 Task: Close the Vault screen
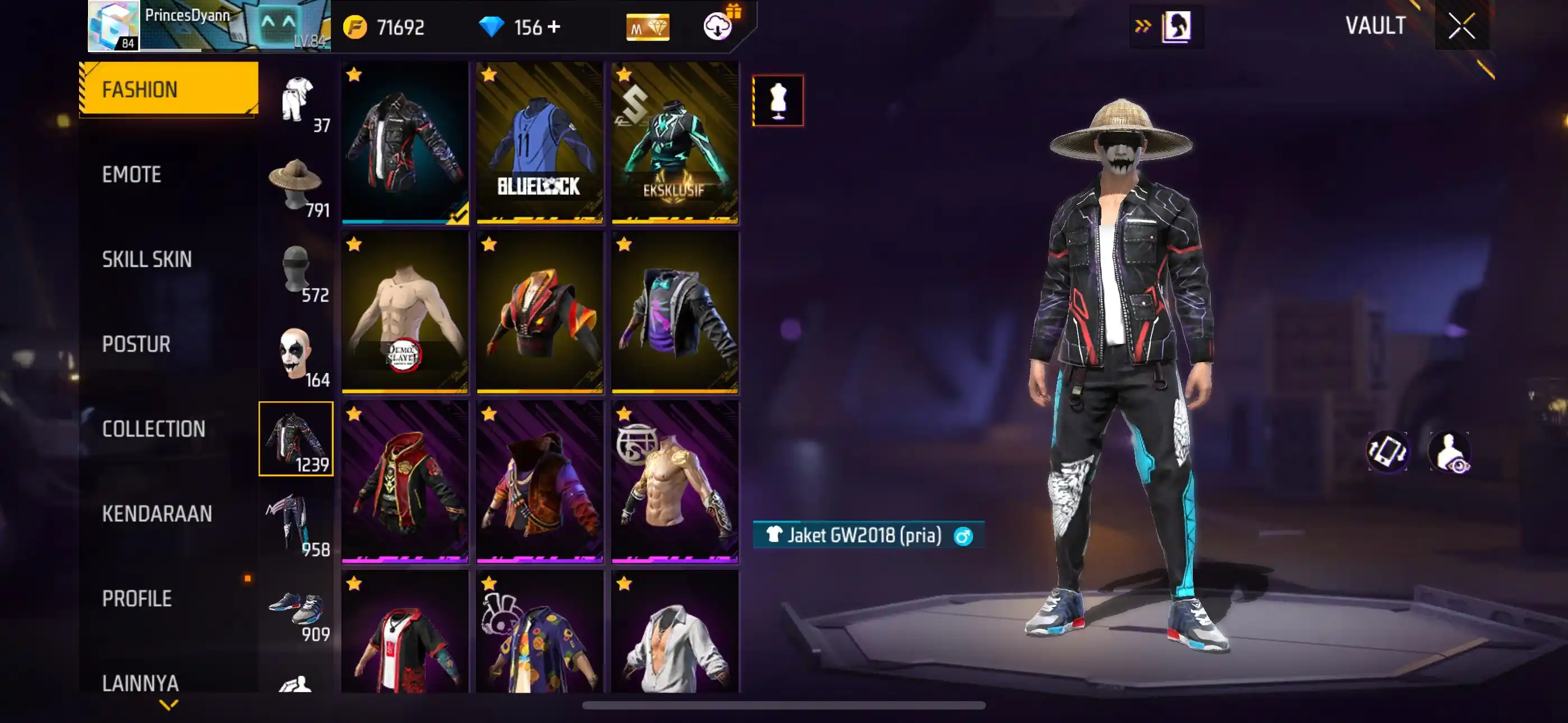pyautogui.click(x=1461, y=26)
